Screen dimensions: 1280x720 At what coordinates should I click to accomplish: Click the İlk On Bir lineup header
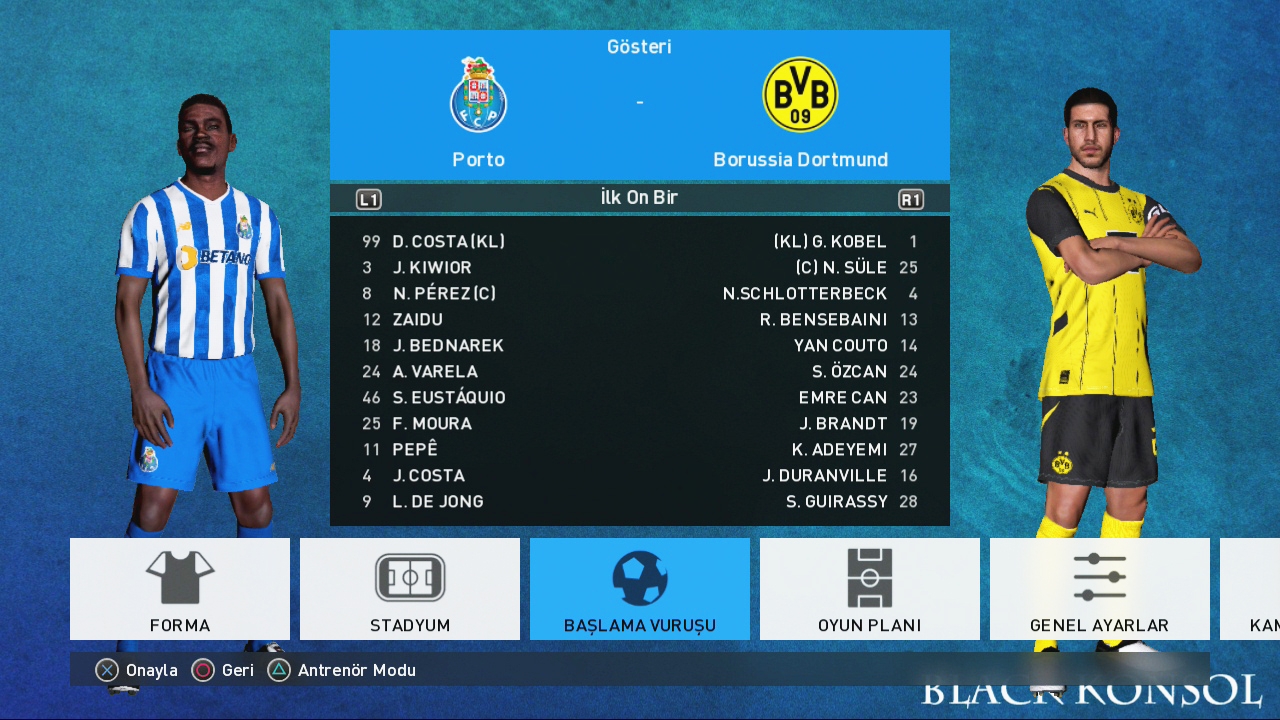coord(639,198)
